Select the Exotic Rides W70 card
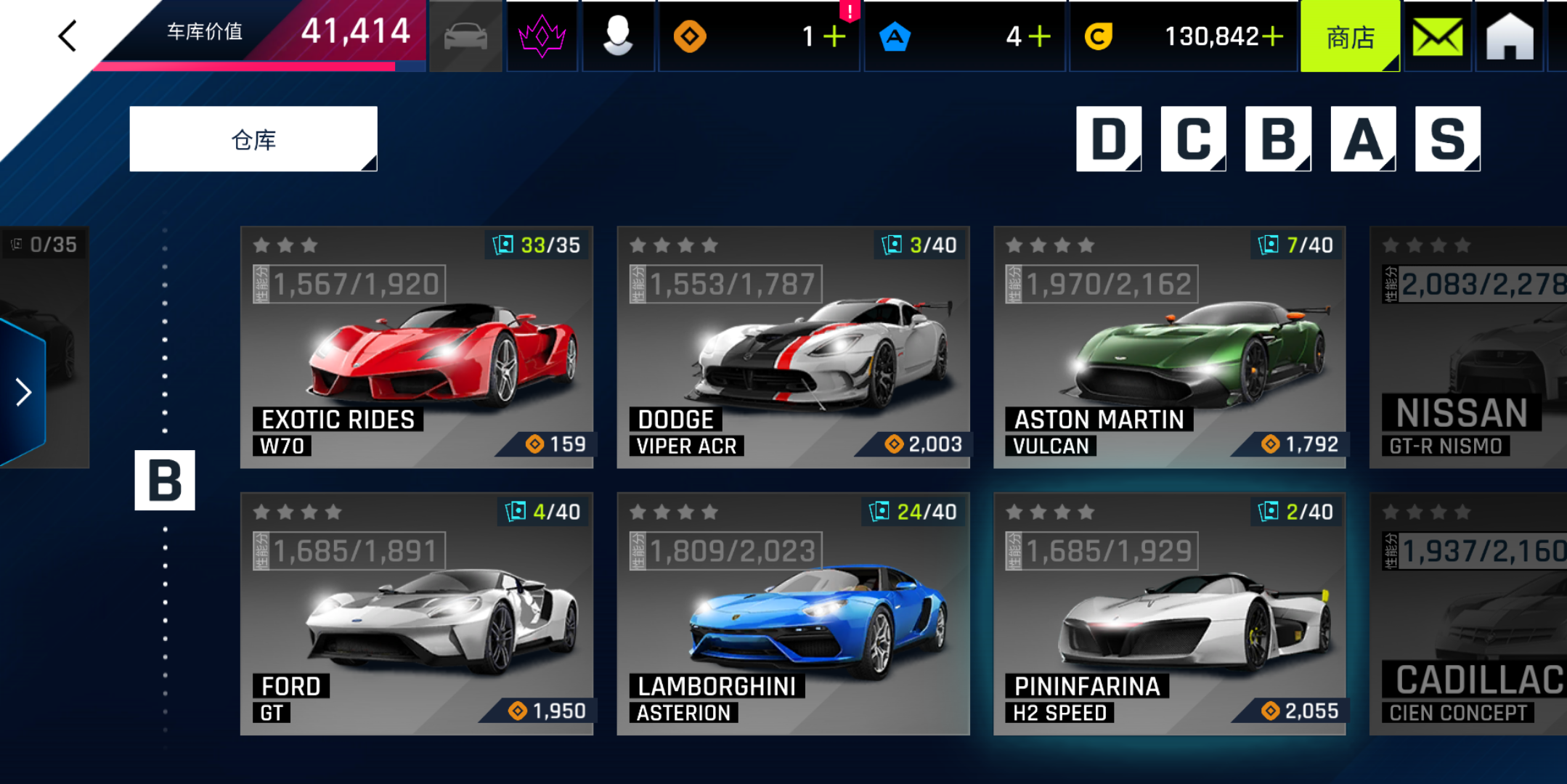 click(x=417, y=348)
